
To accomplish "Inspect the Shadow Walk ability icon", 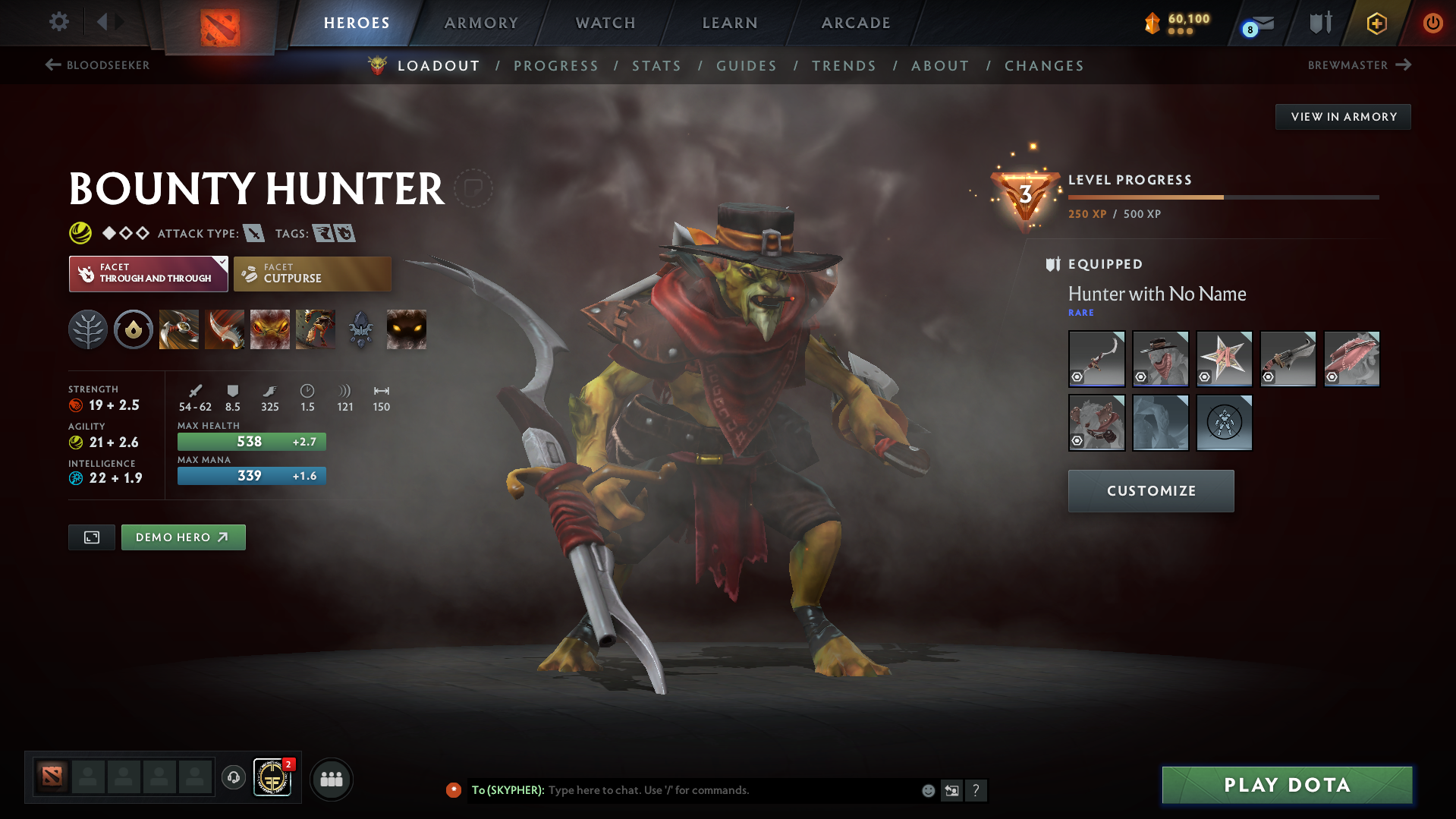I will 270,329.
